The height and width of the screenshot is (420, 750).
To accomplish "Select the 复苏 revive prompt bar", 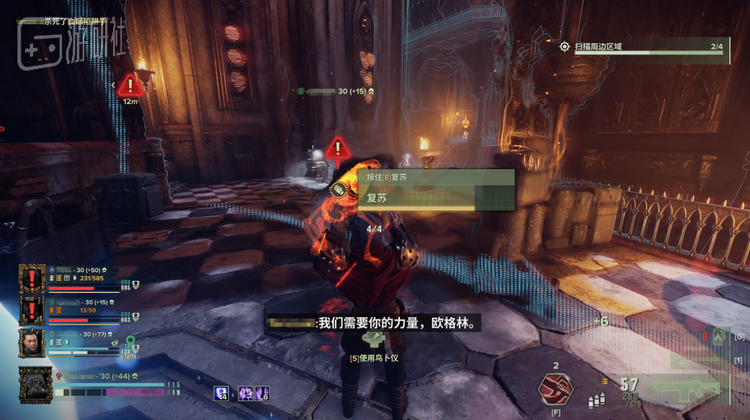I will 438,198.
